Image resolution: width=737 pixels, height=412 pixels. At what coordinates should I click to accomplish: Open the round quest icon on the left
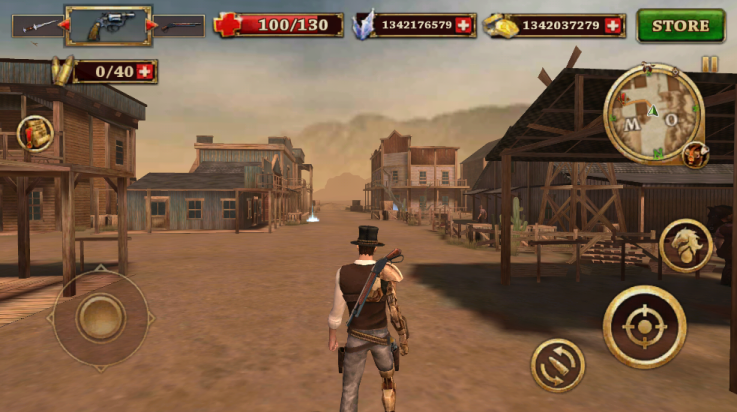click(x=35, y=133)
